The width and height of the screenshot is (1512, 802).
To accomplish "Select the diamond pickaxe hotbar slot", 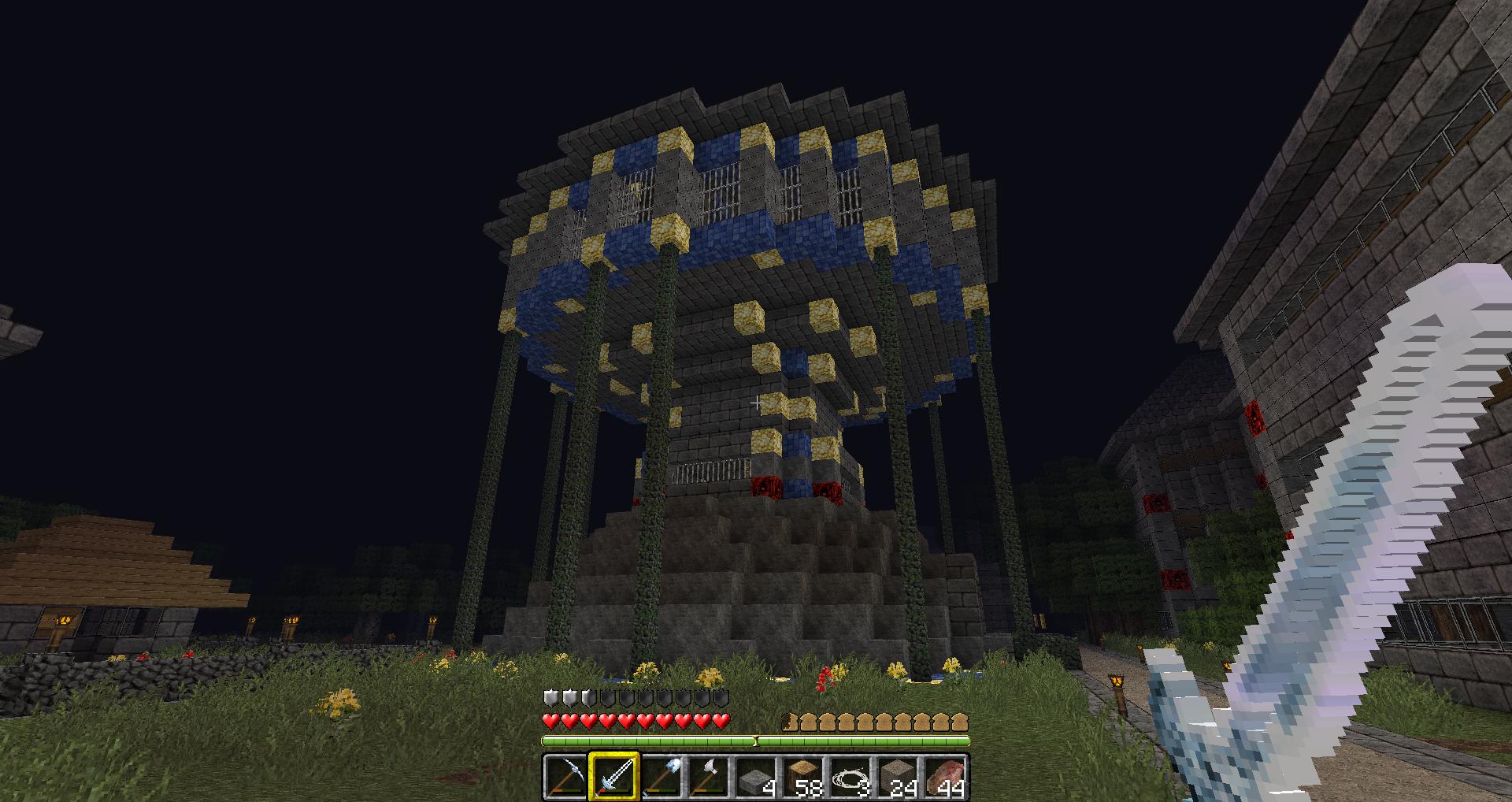I will [565, 777].
